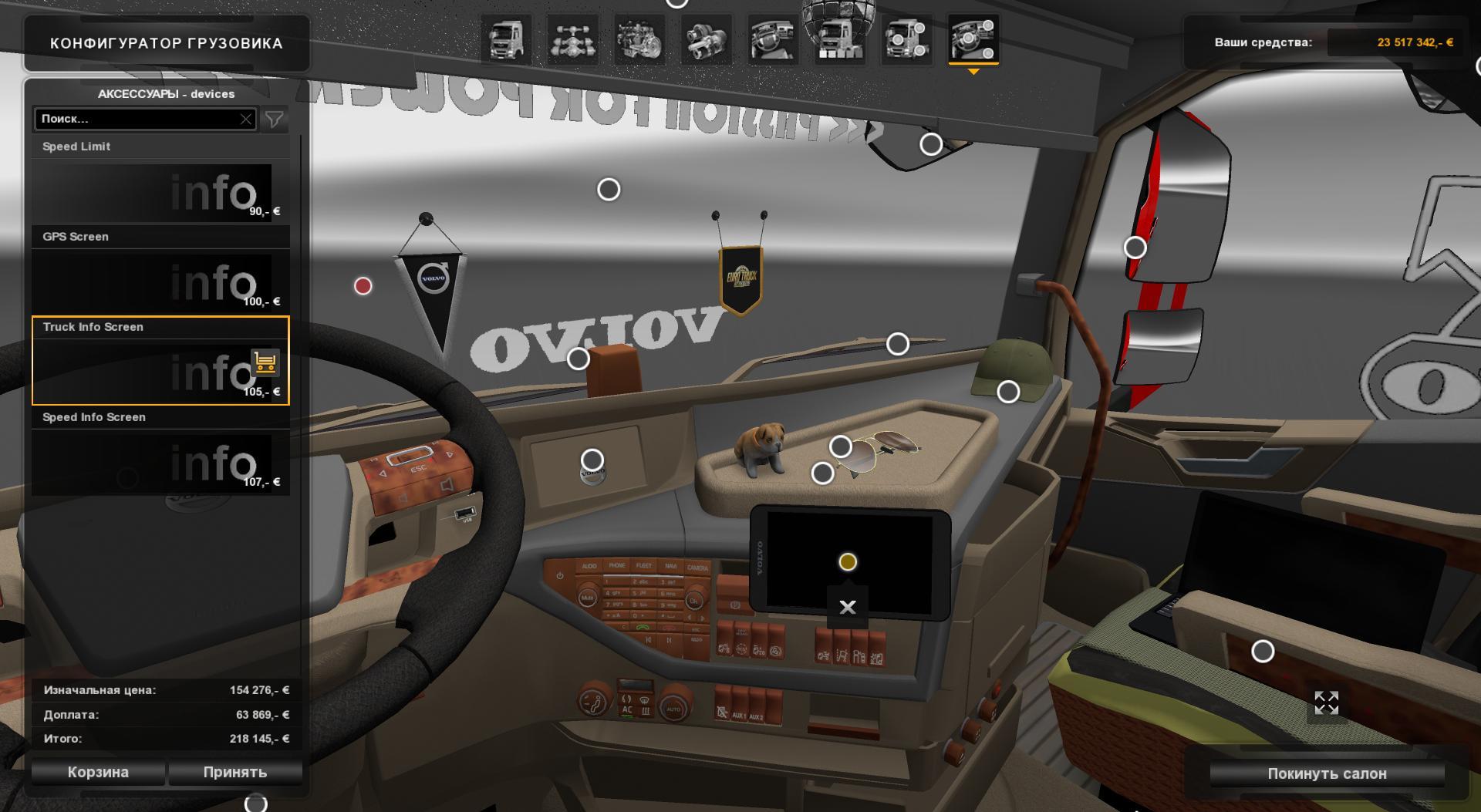Screen dimensions: 1481x812
Task: Open the accessory filter funnel
Action: click(x=274, y=119)
